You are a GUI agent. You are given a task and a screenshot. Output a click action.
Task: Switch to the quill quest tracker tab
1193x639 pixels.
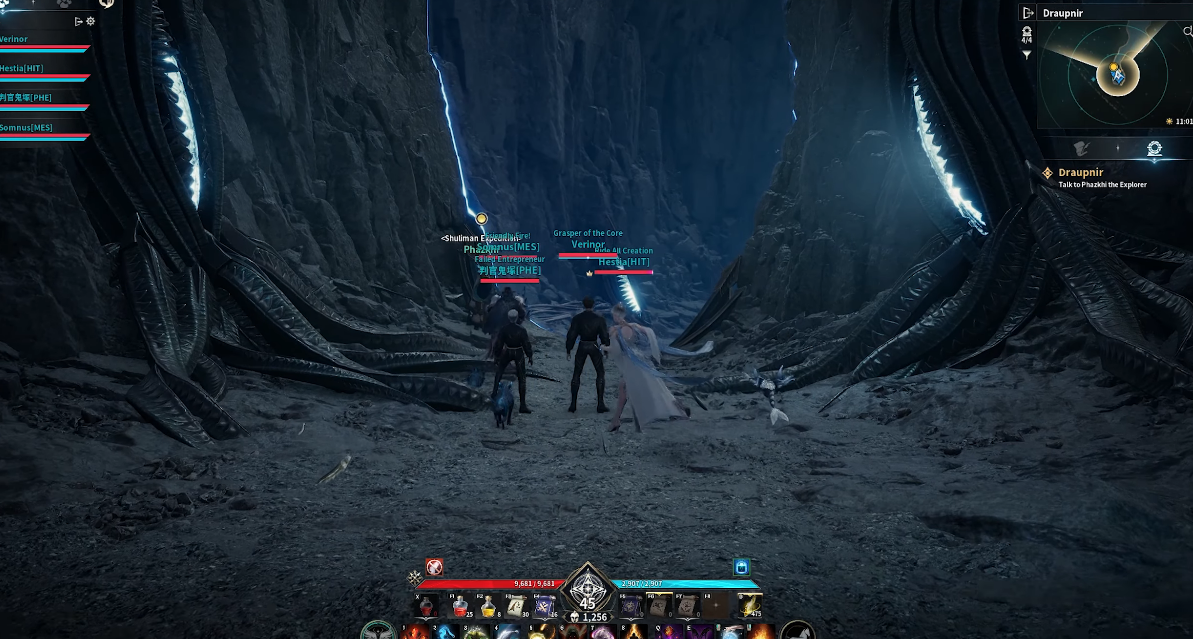1080,149
